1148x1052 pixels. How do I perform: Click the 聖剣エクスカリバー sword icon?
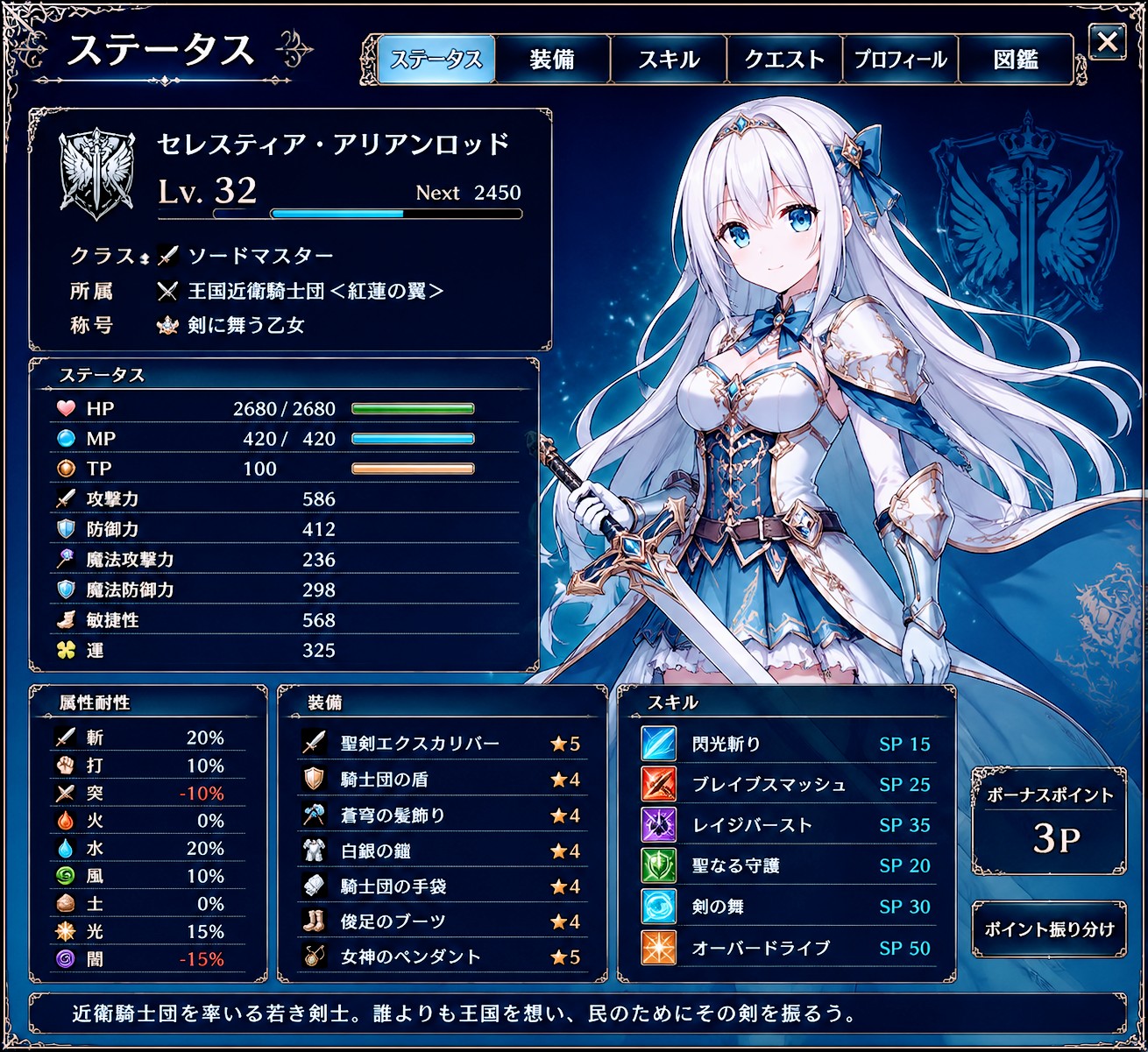(x=312, y=742)
